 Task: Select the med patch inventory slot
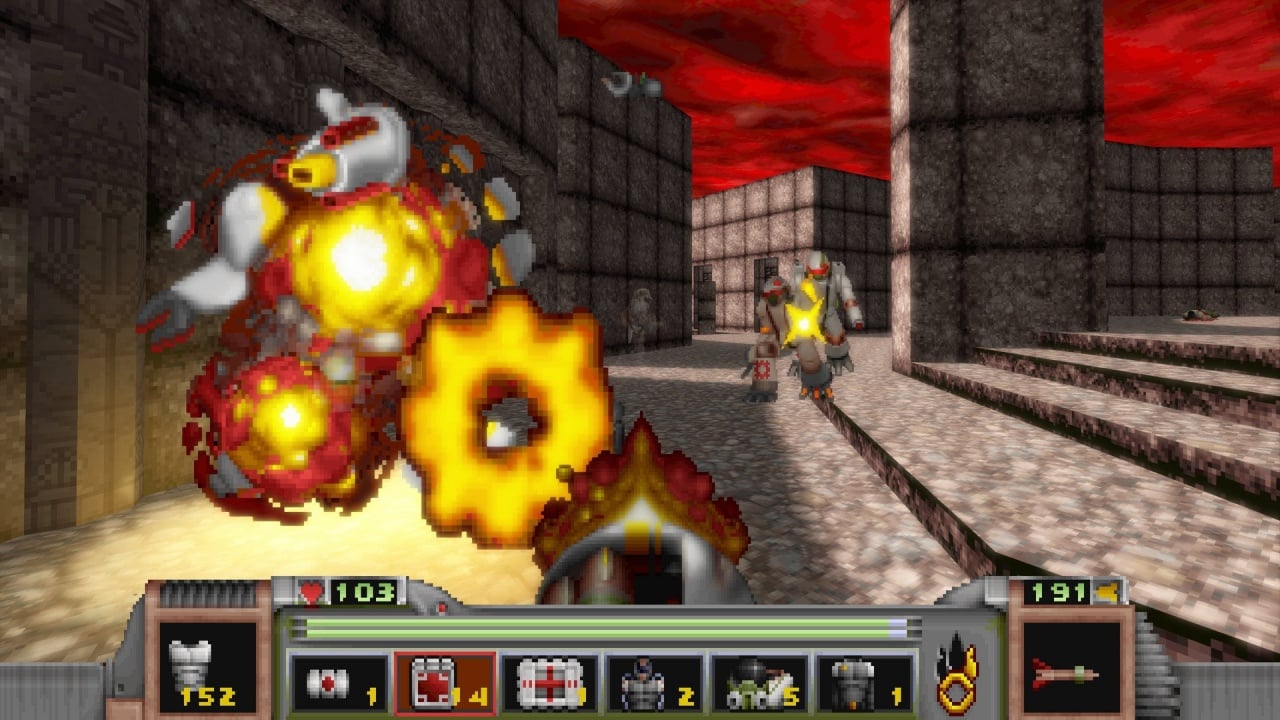point(339,684)
